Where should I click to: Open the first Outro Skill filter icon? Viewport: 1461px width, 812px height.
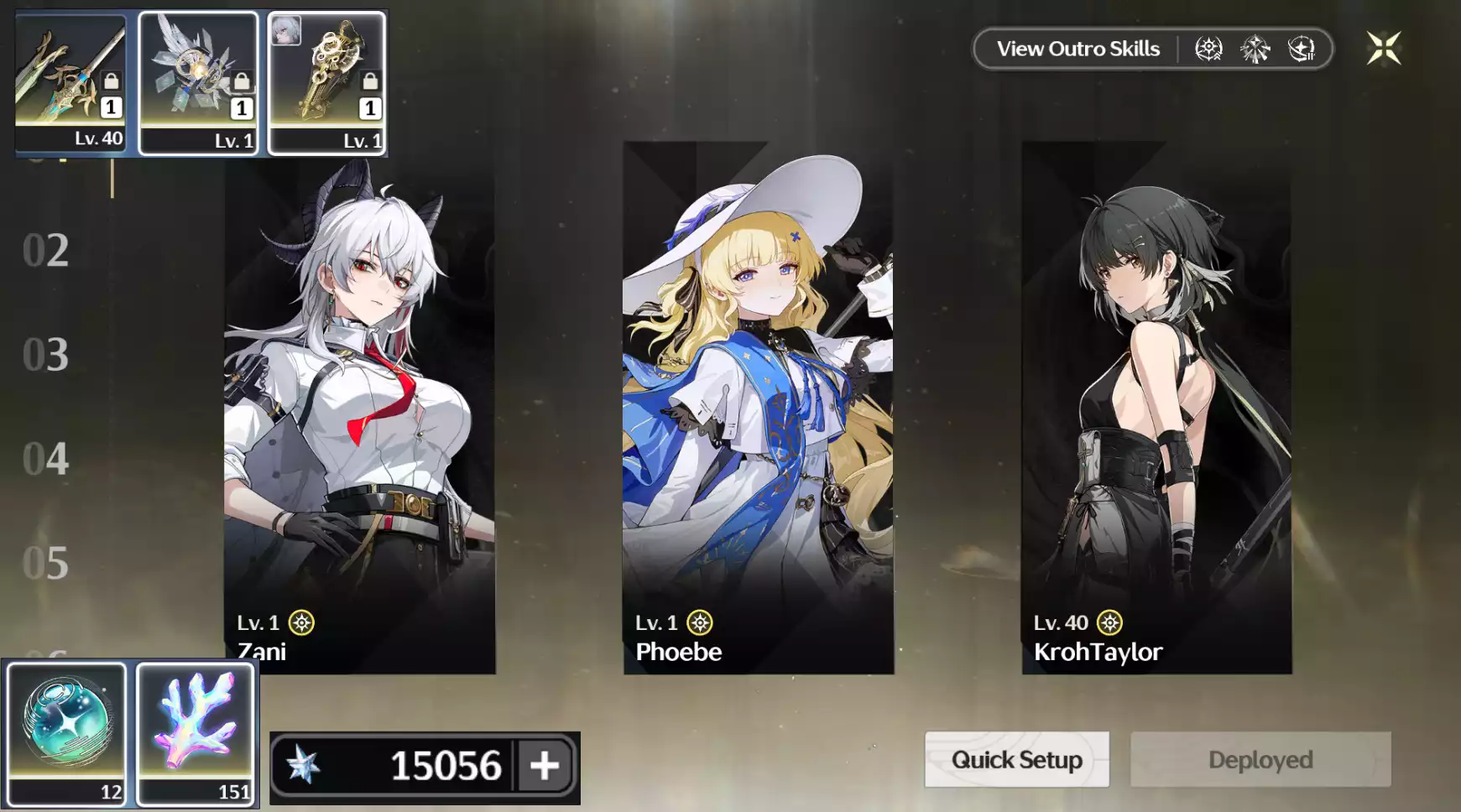tap(1208, 49)
